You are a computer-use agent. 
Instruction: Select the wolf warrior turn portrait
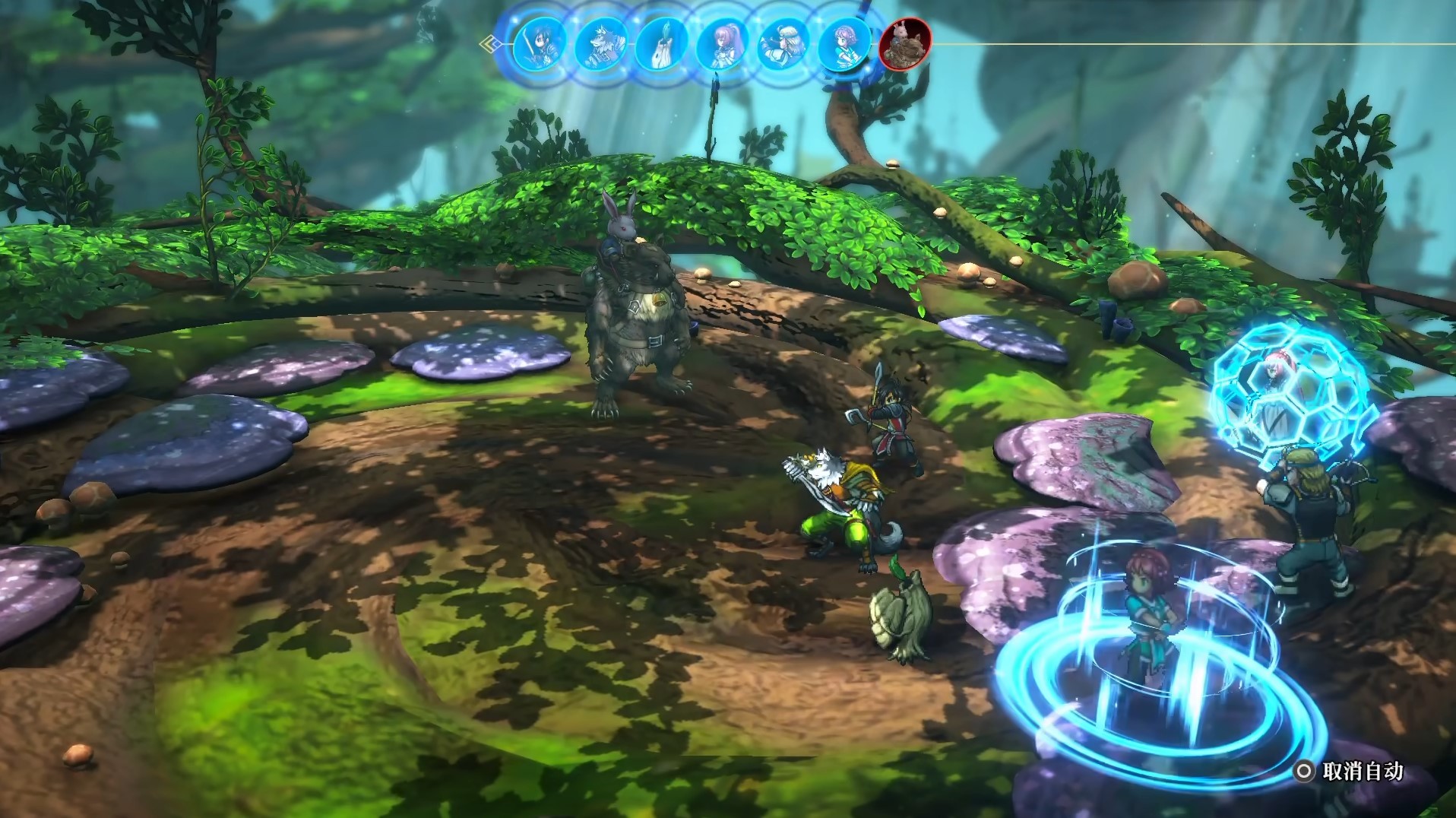point(600,43)
